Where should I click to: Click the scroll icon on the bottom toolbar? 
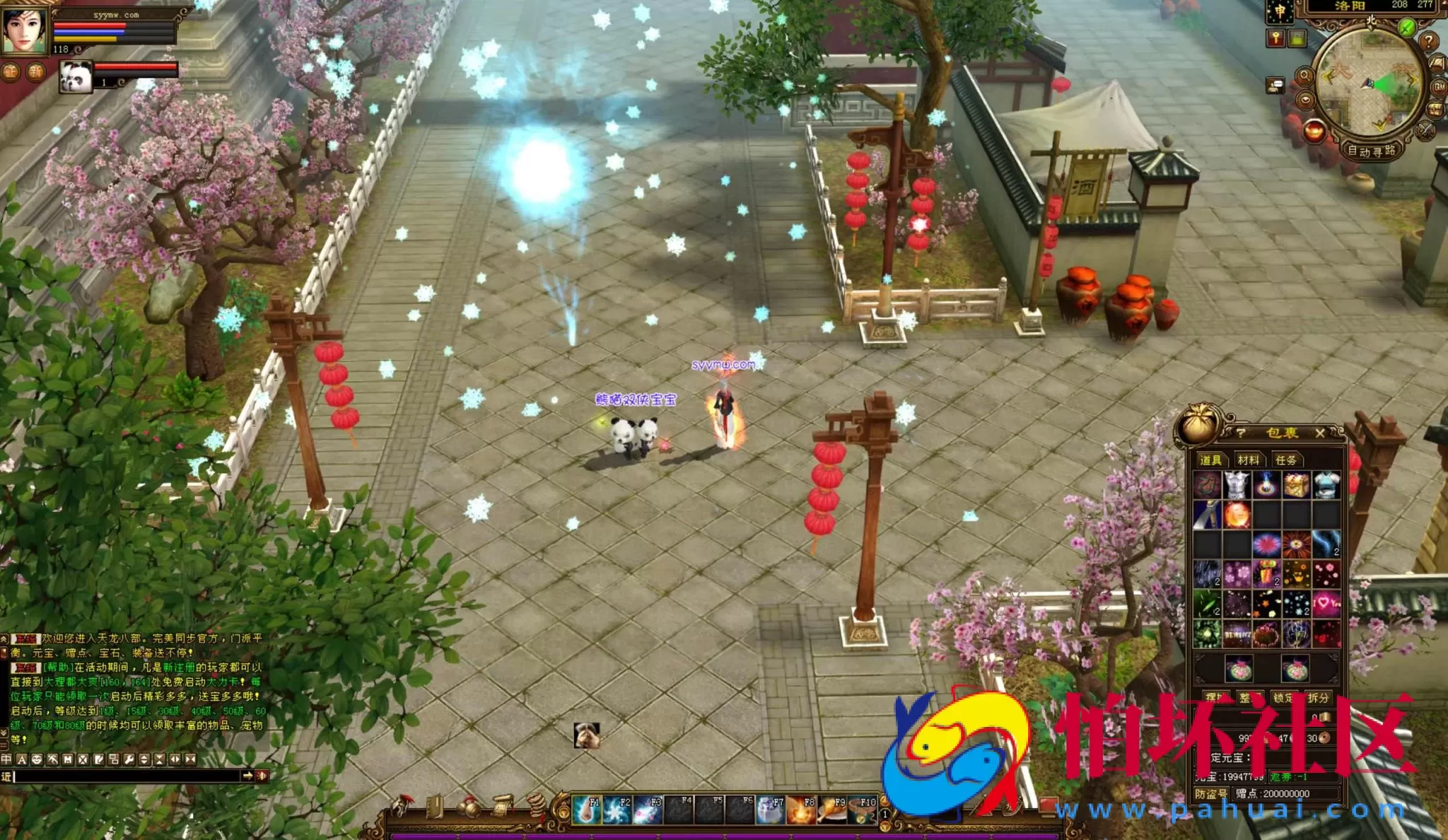coord(502,805)
